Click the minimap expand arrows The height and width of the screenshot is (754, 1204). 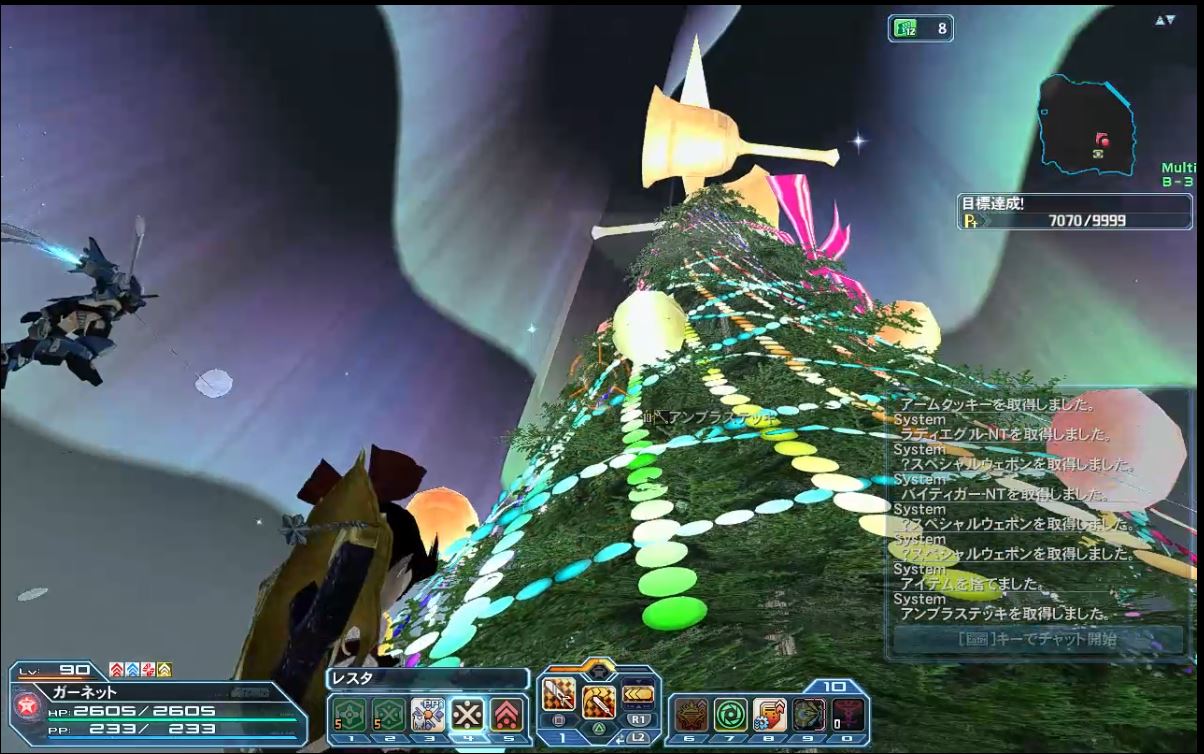1165,20
